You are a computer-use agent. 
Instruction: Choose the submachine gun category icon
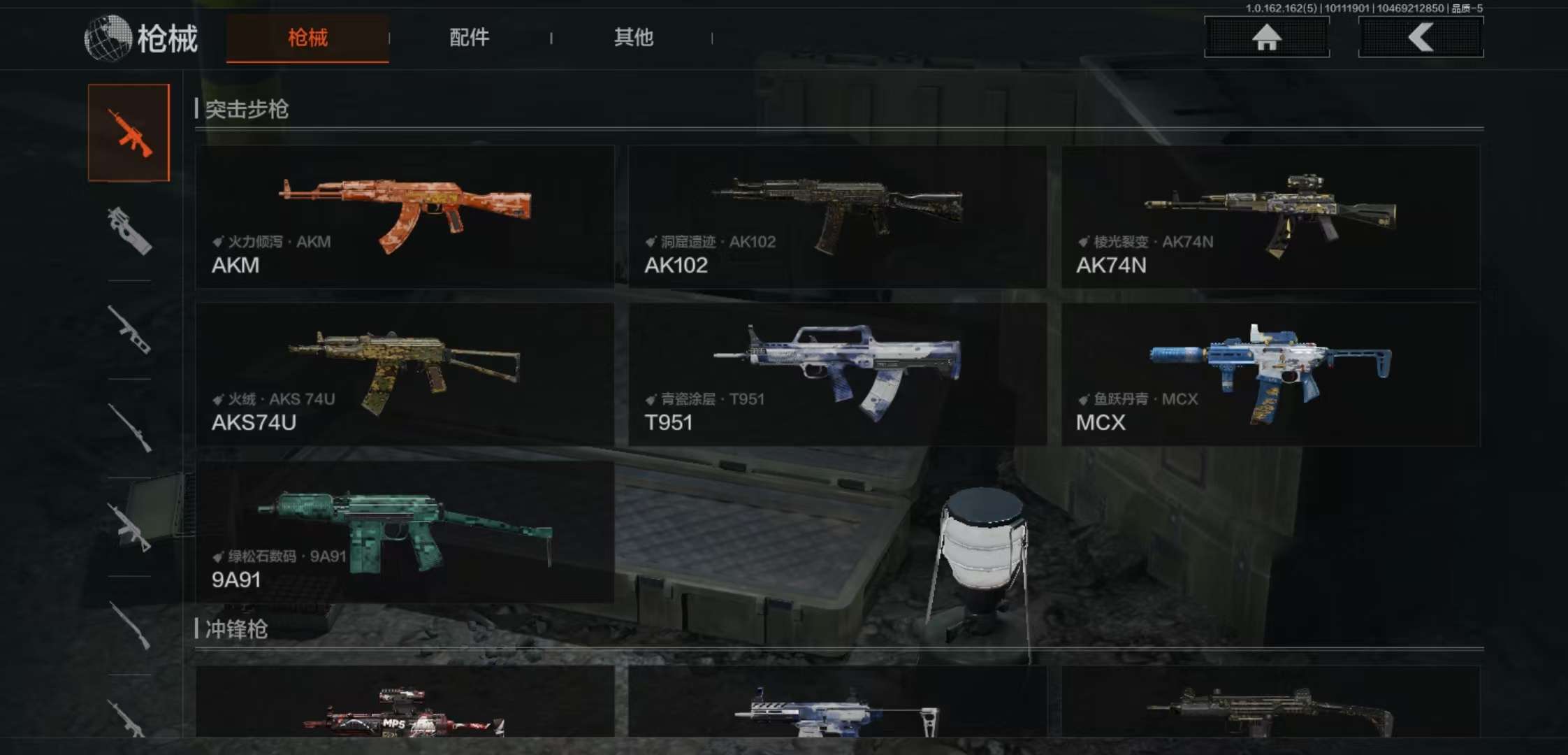[129, 231]
